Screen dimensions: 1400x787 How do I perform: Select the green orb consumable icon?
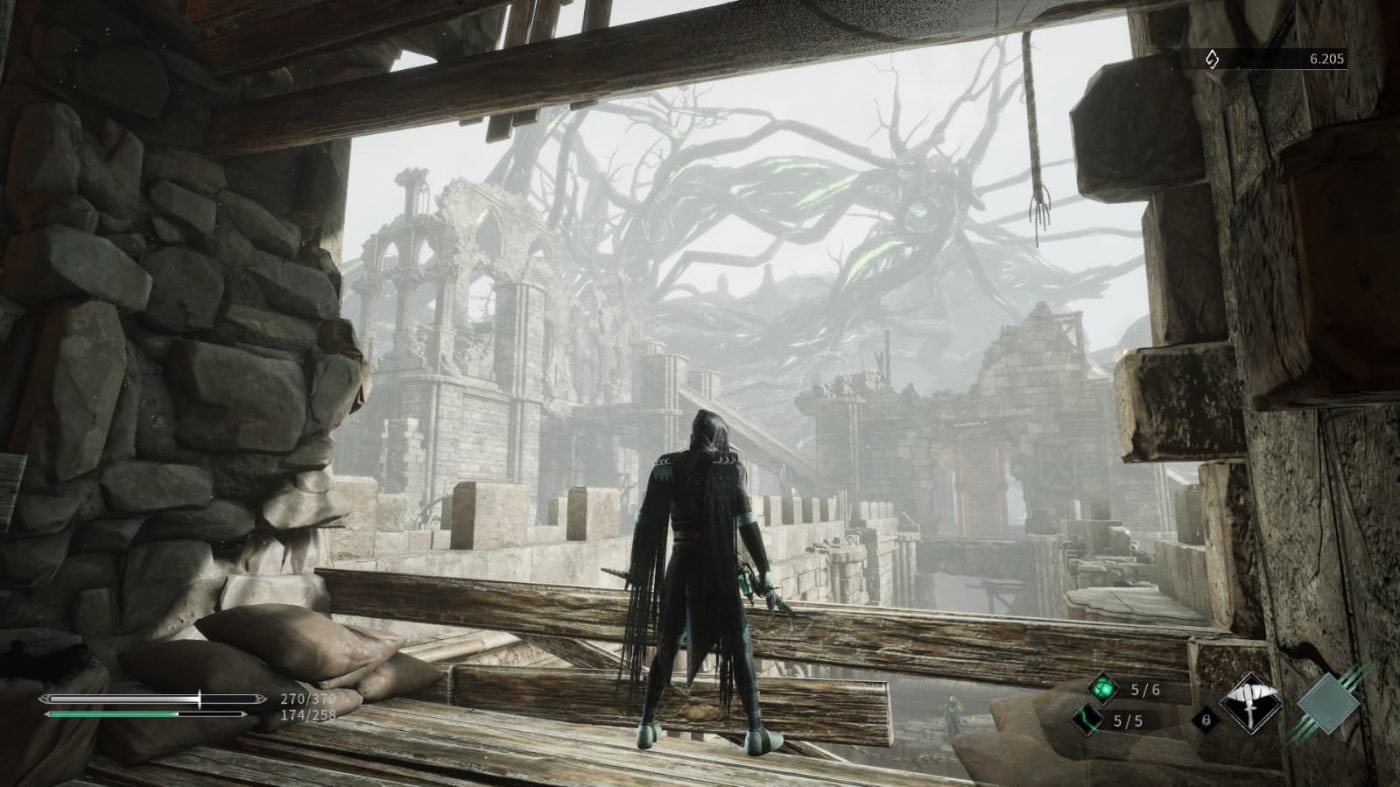(x=1104, y=687)
